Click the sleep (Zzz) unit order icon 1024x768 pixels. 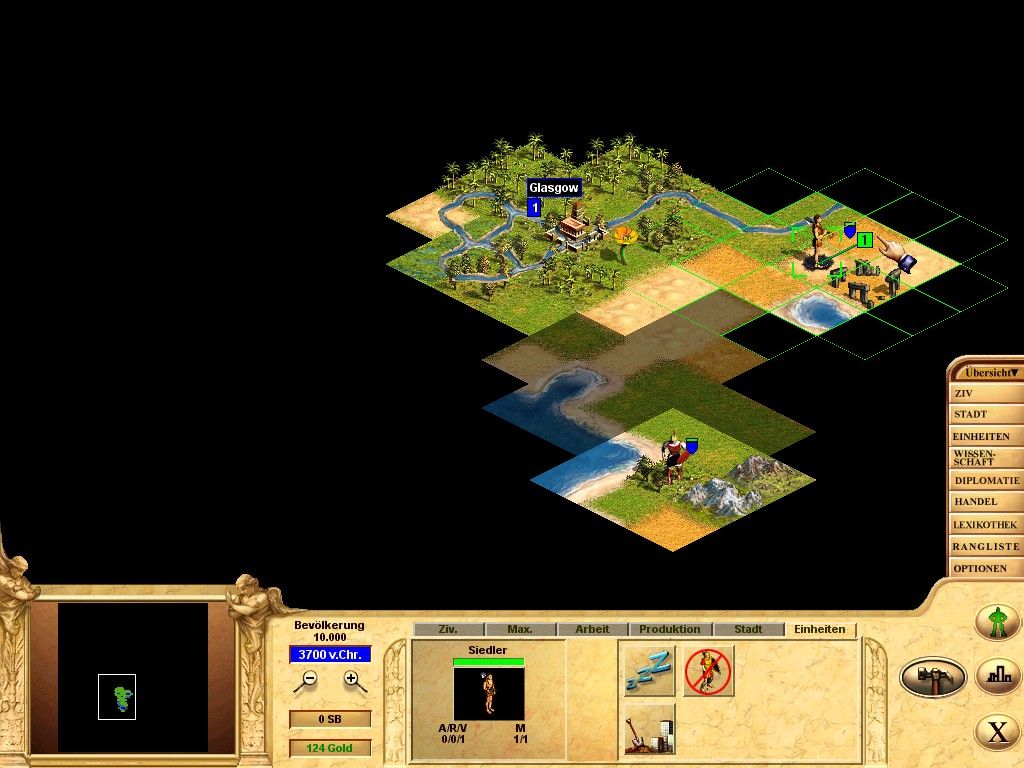pos(648,671)
